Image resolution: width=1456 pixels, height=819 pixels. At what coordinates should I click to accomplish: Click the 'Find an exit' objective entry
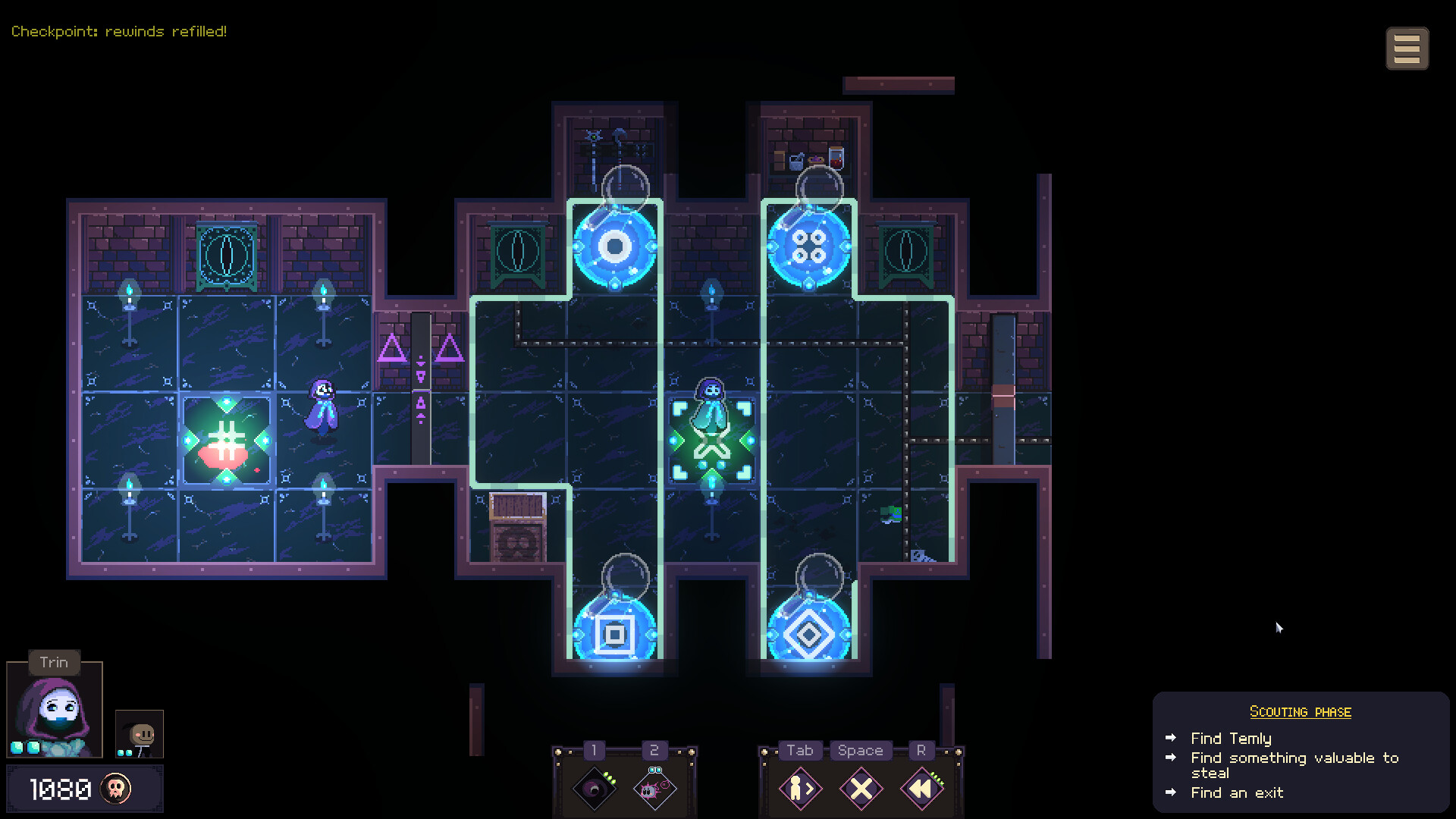point(1236,792)
